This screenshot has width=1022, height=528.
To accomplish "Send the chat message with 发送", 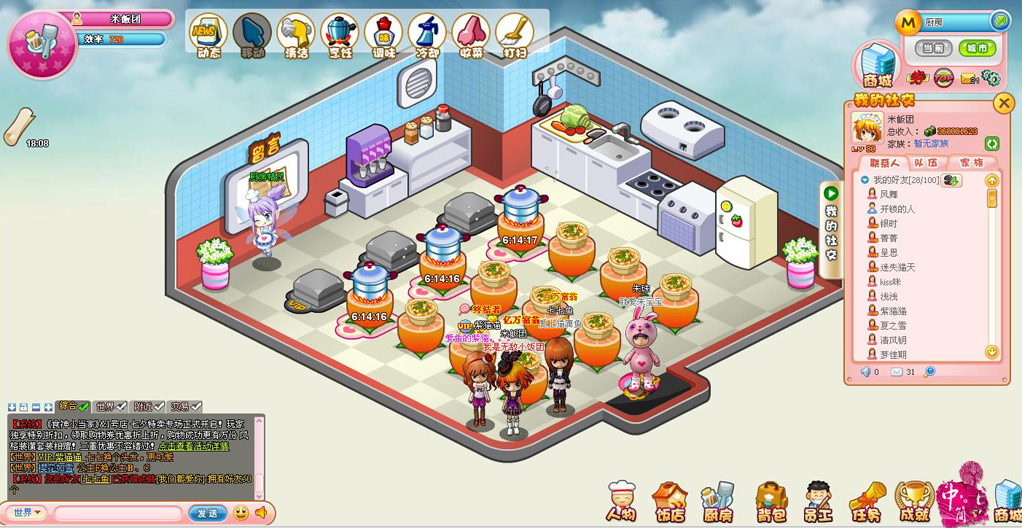I will tap(208, 513).
